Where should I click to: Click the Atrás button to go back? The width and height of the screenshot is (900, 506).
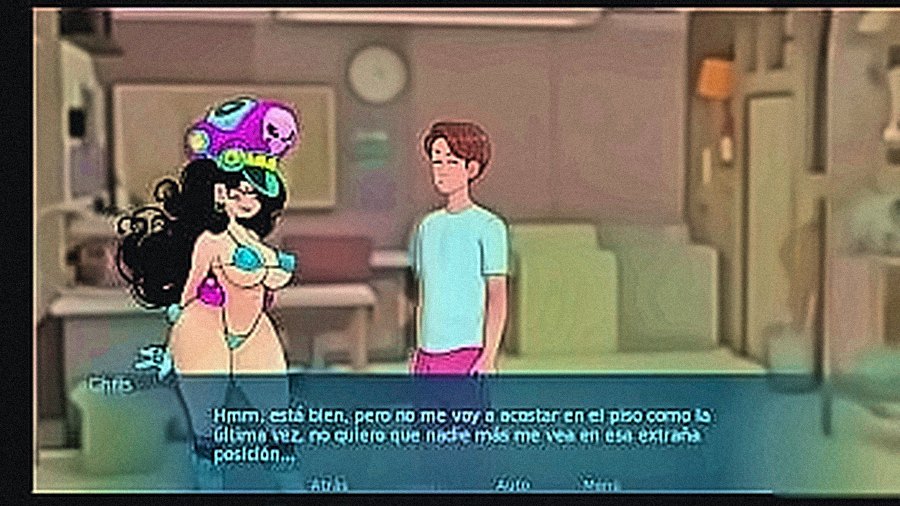click(x=329, y=483)
